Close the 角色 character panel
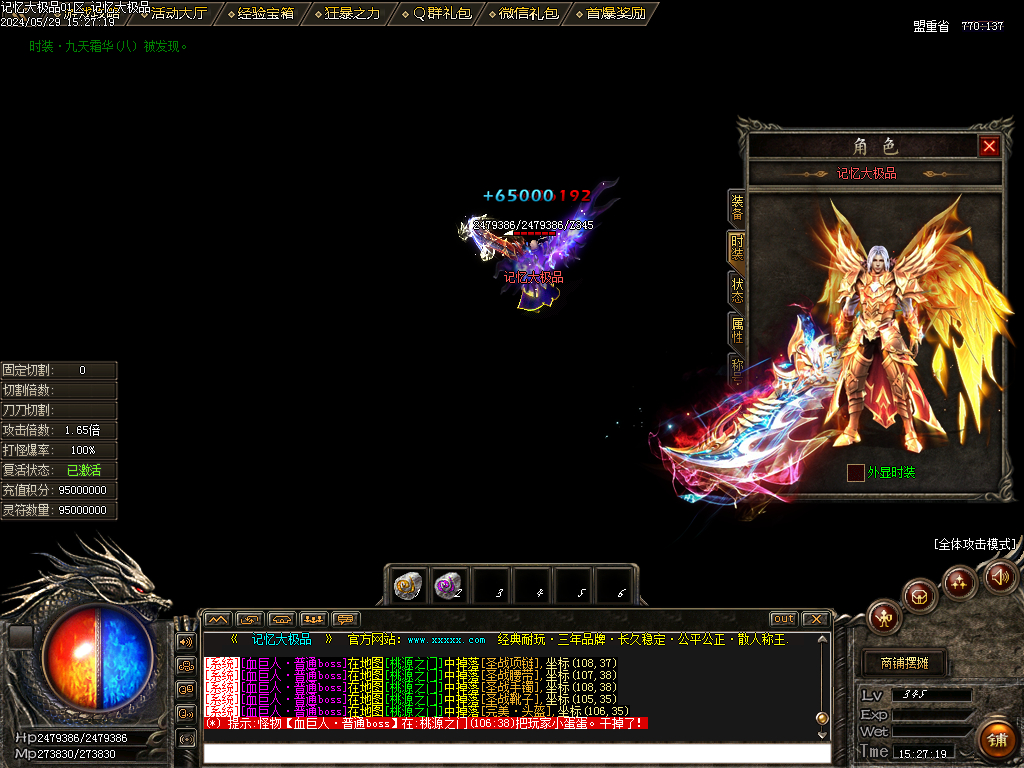The width and height of the screenshot is (1024, 768). click(989, 147)
